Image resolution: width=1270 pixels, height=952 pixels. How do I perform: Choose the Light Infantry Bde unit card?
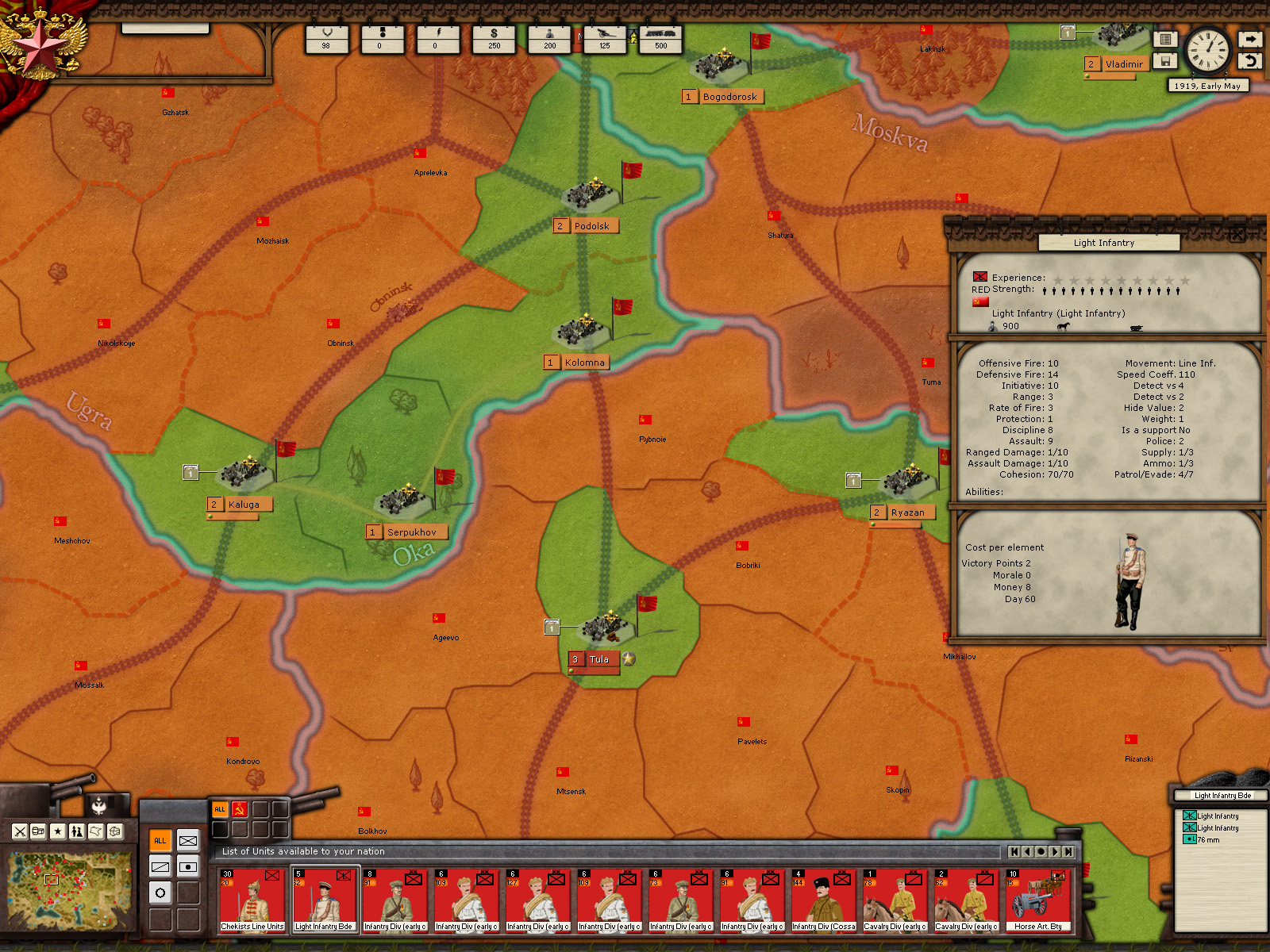324,901
